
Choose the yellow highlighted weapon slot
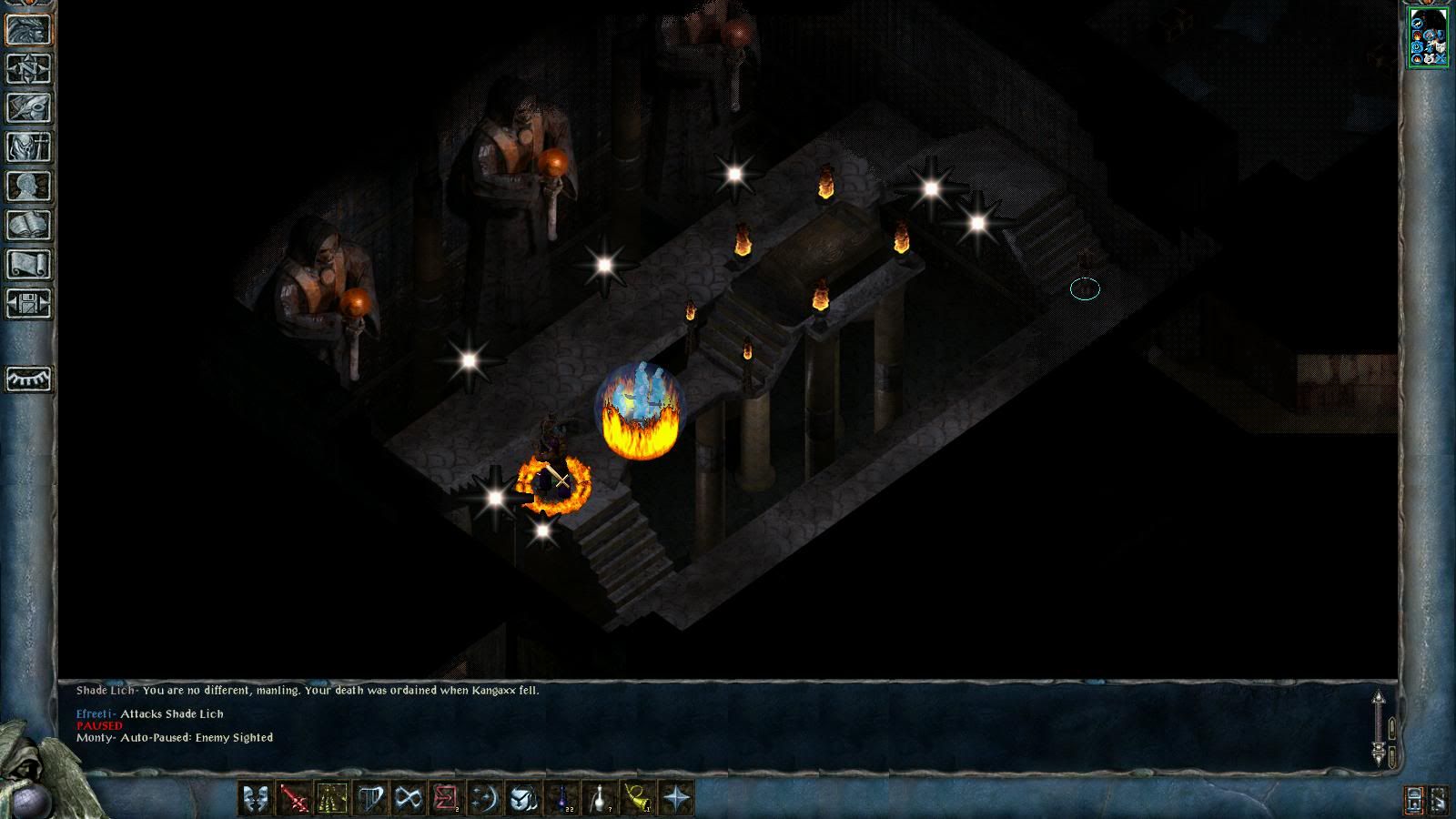tap(332, 799)
